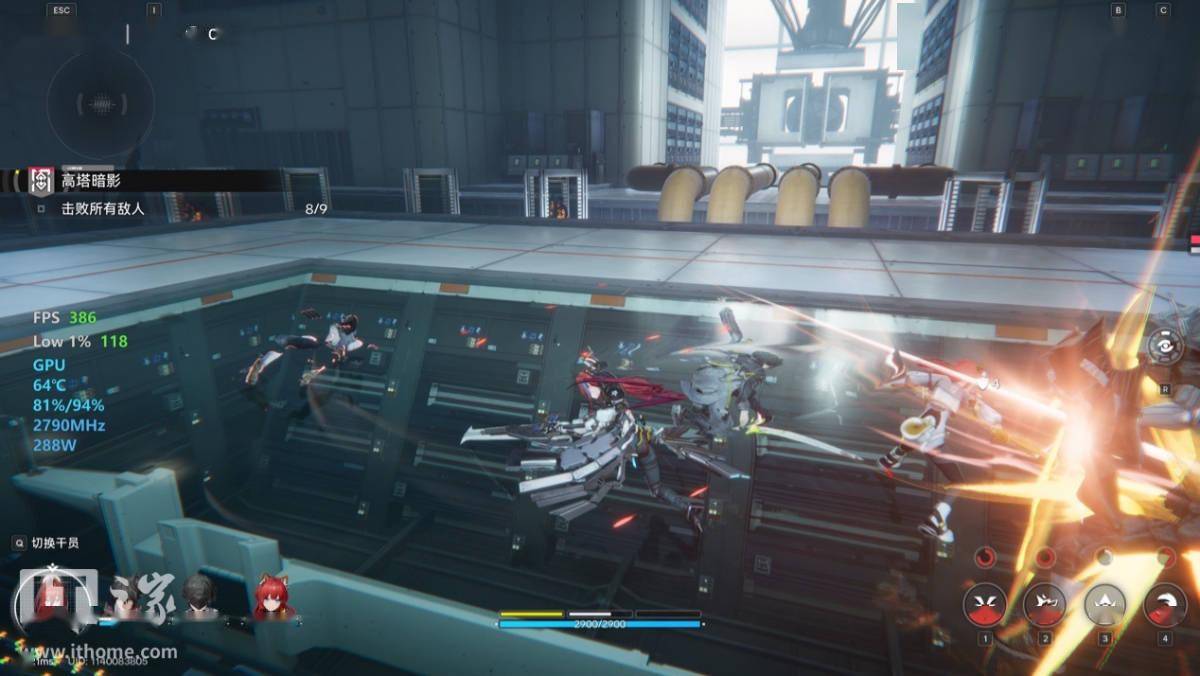Activate the grey skill icon labeled 3
1200x676 pixels.
pos(1105,605)
